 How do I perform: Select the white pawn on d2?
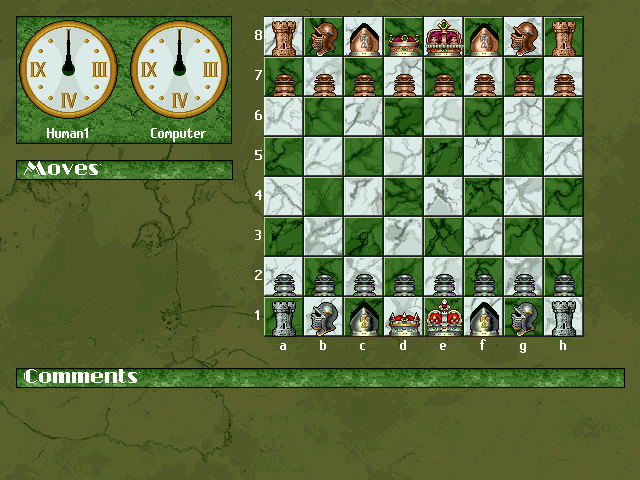tap(403, 277)
